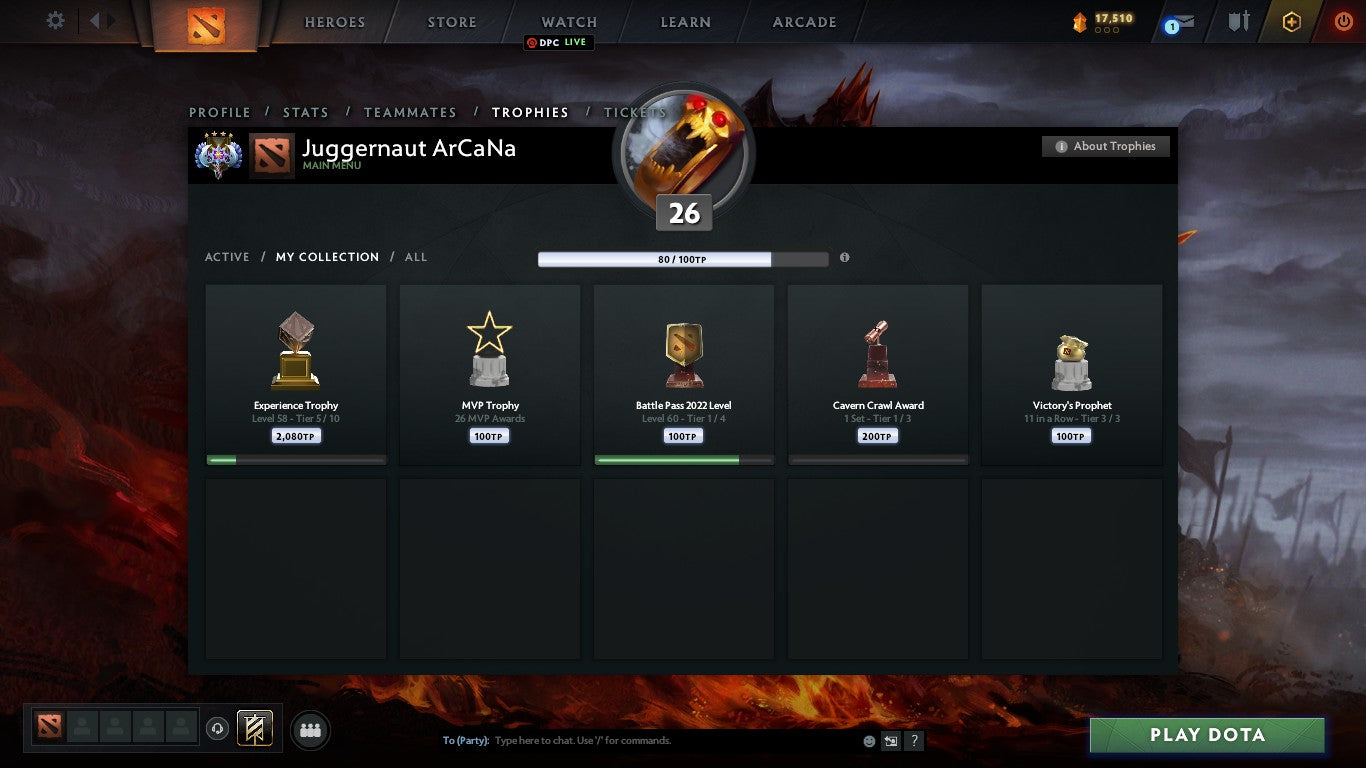Screen dimensions: 1366x768
Task: Click the Dota Plus hexagon icon
Action: pos(1290,21)
